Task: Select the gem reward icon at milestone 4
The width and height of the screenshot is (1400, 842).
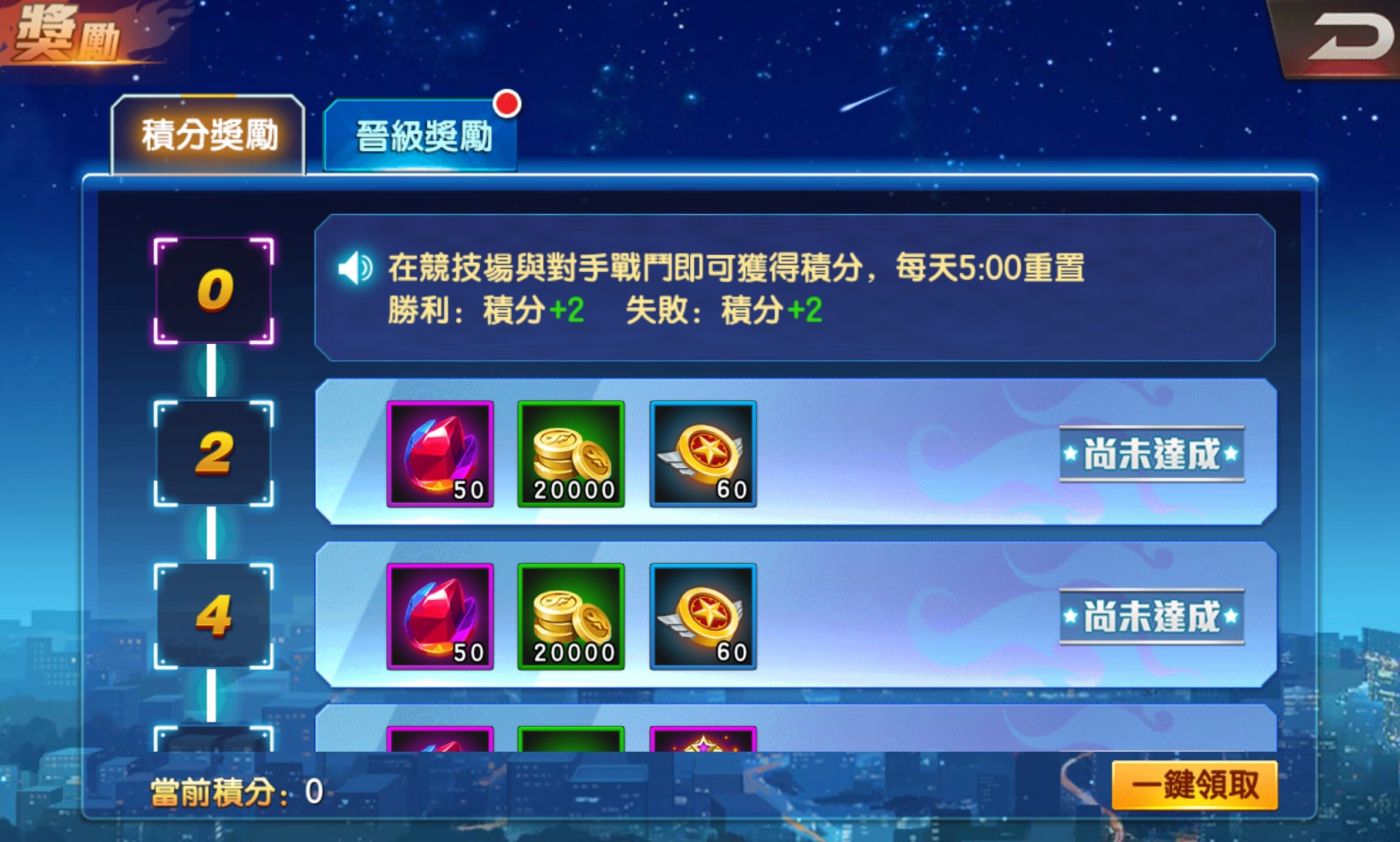Action: point(440,615)
